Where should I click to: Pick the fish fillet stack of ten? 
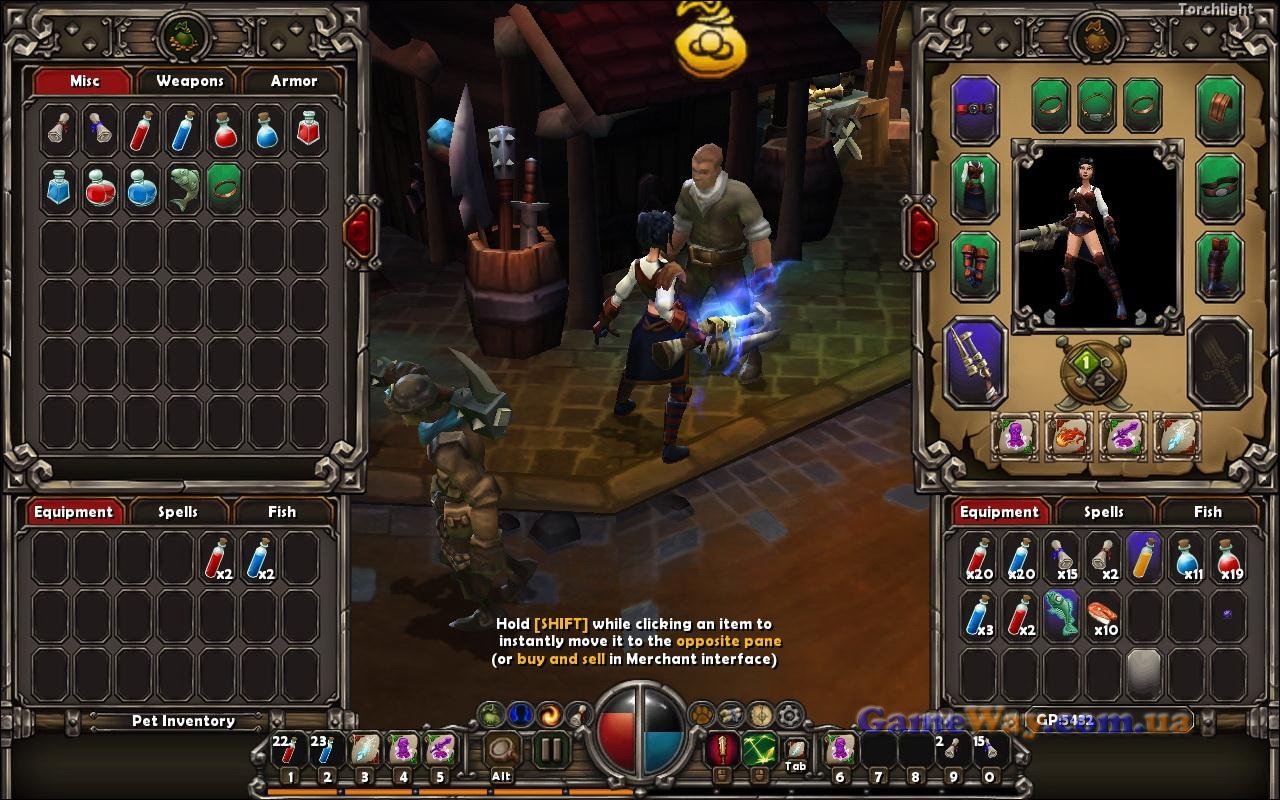pos(1103,615)
